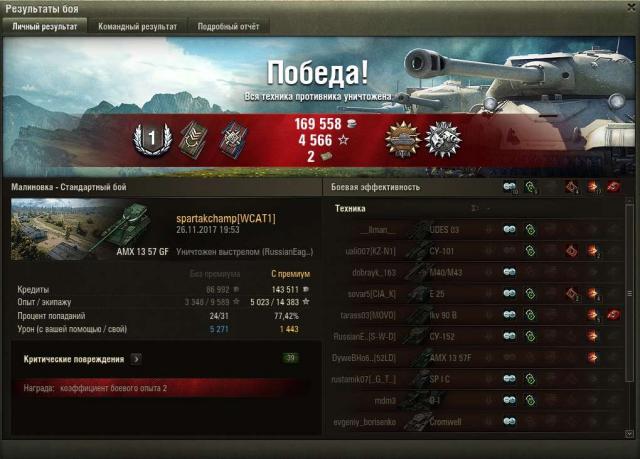Choose the E 25 enemy row

(470, 294)
